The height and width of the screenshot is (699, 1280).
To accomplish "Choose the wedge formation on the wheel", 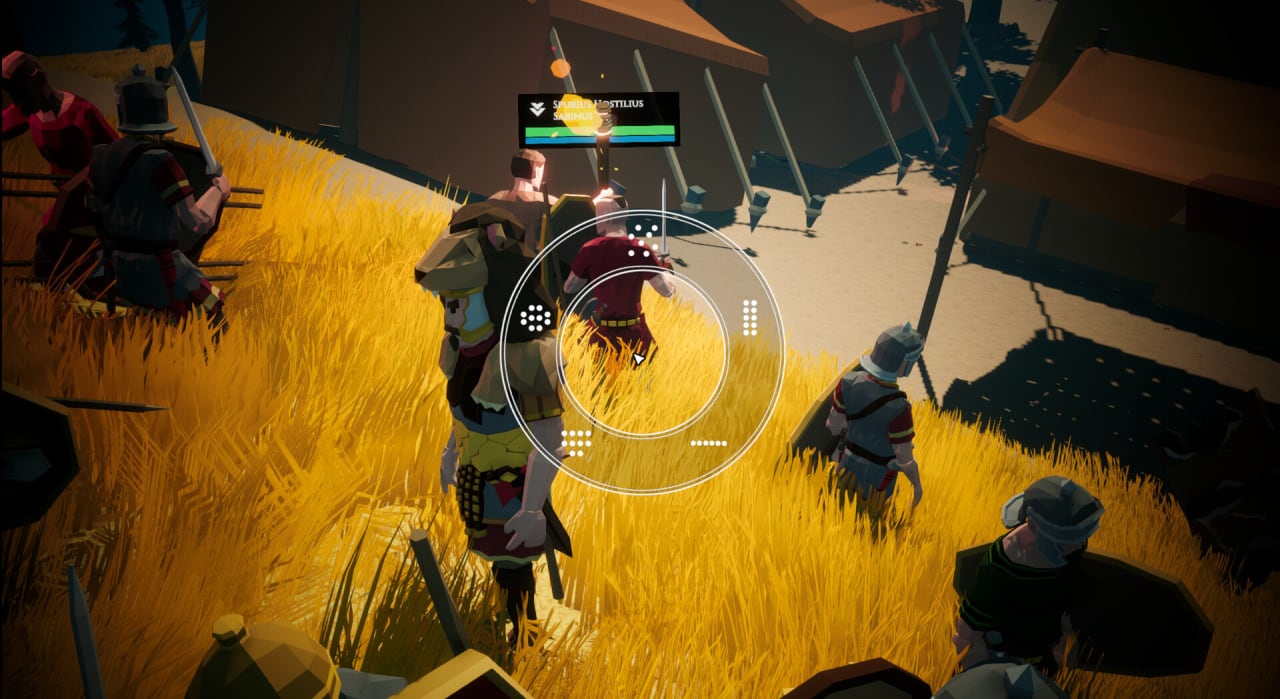I will click(x=643, y=240).
